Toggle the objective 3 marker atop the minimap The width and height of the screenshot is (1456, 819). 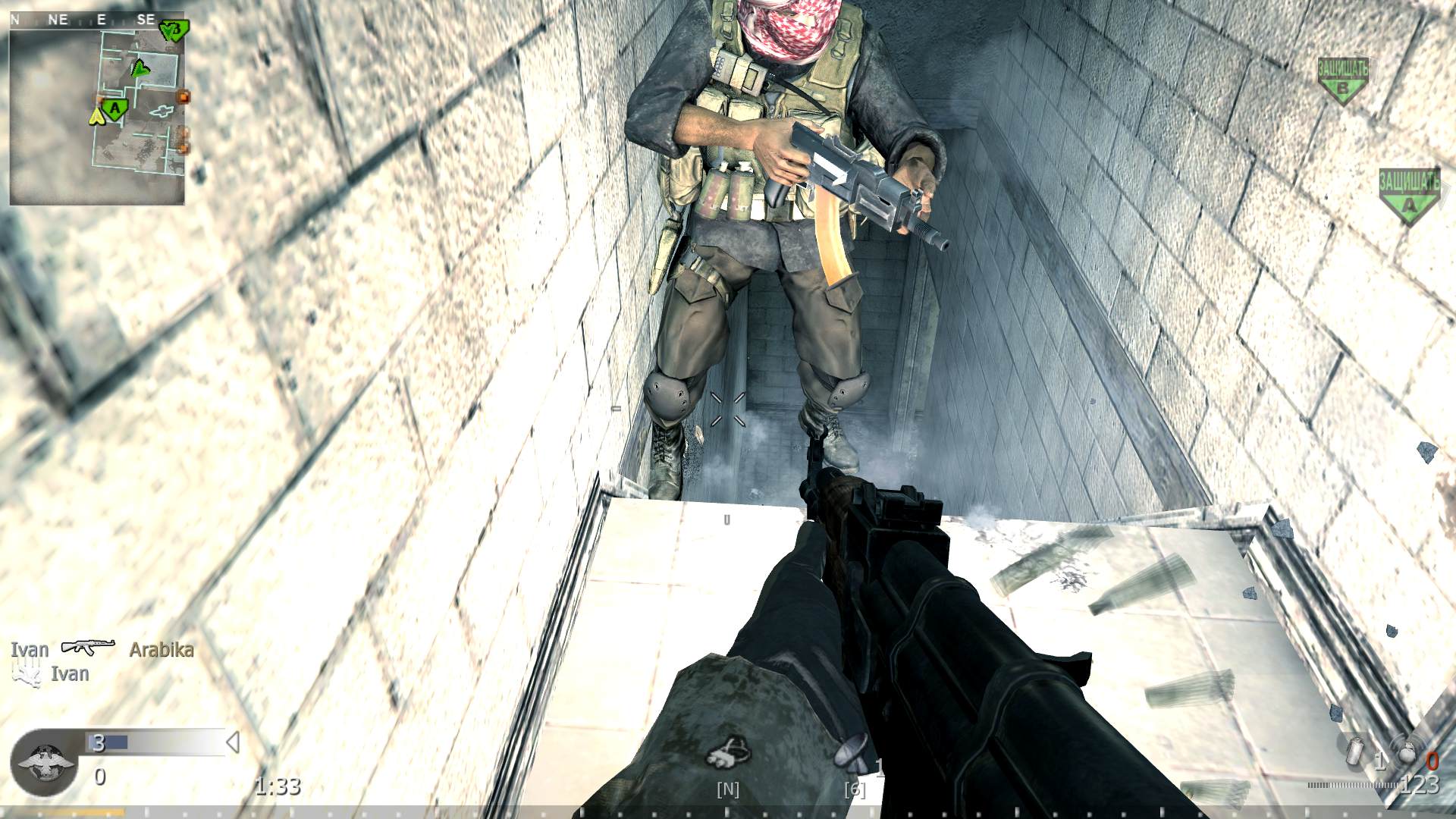pos(174,30)
